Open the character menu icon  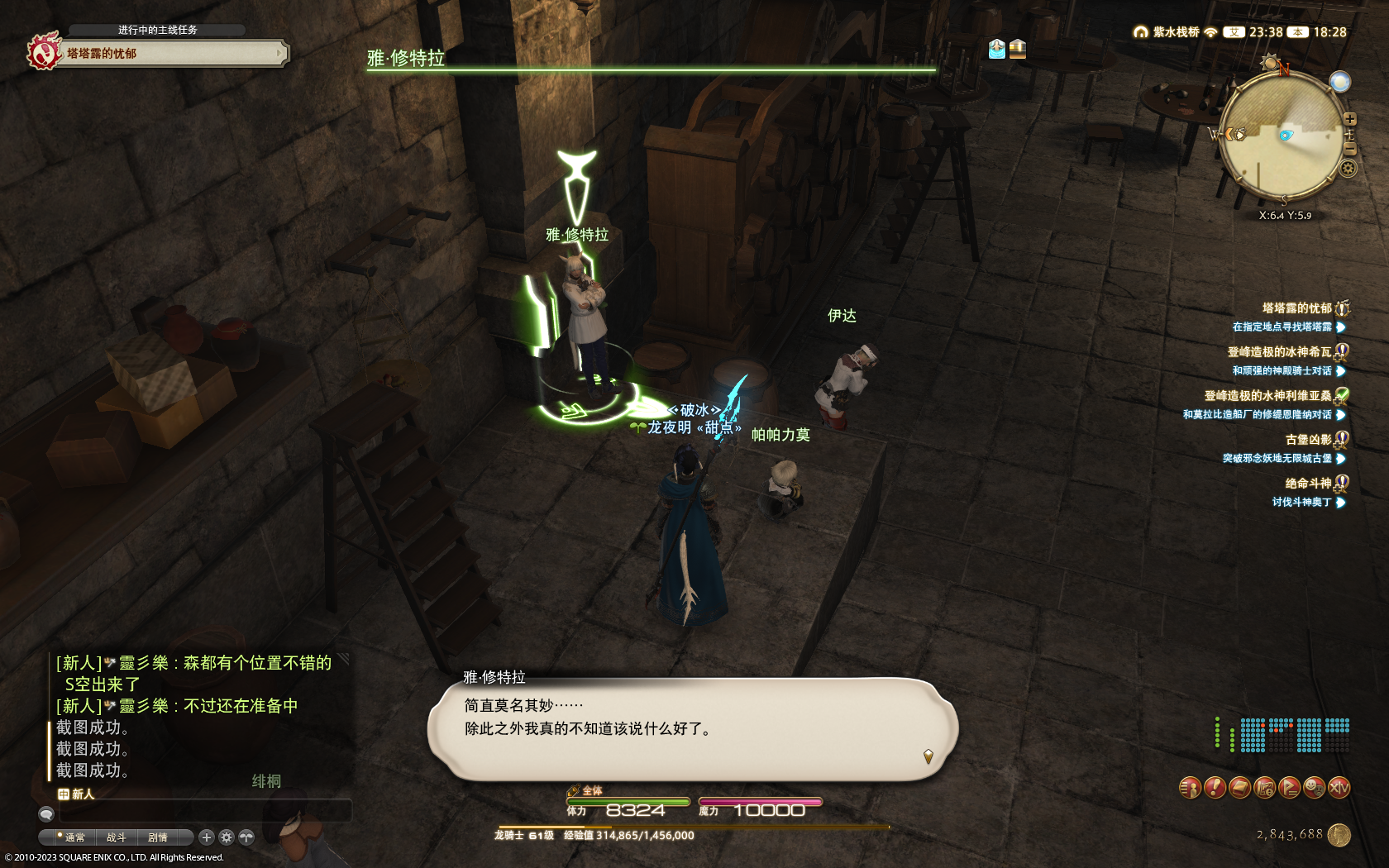point(1190,788)
